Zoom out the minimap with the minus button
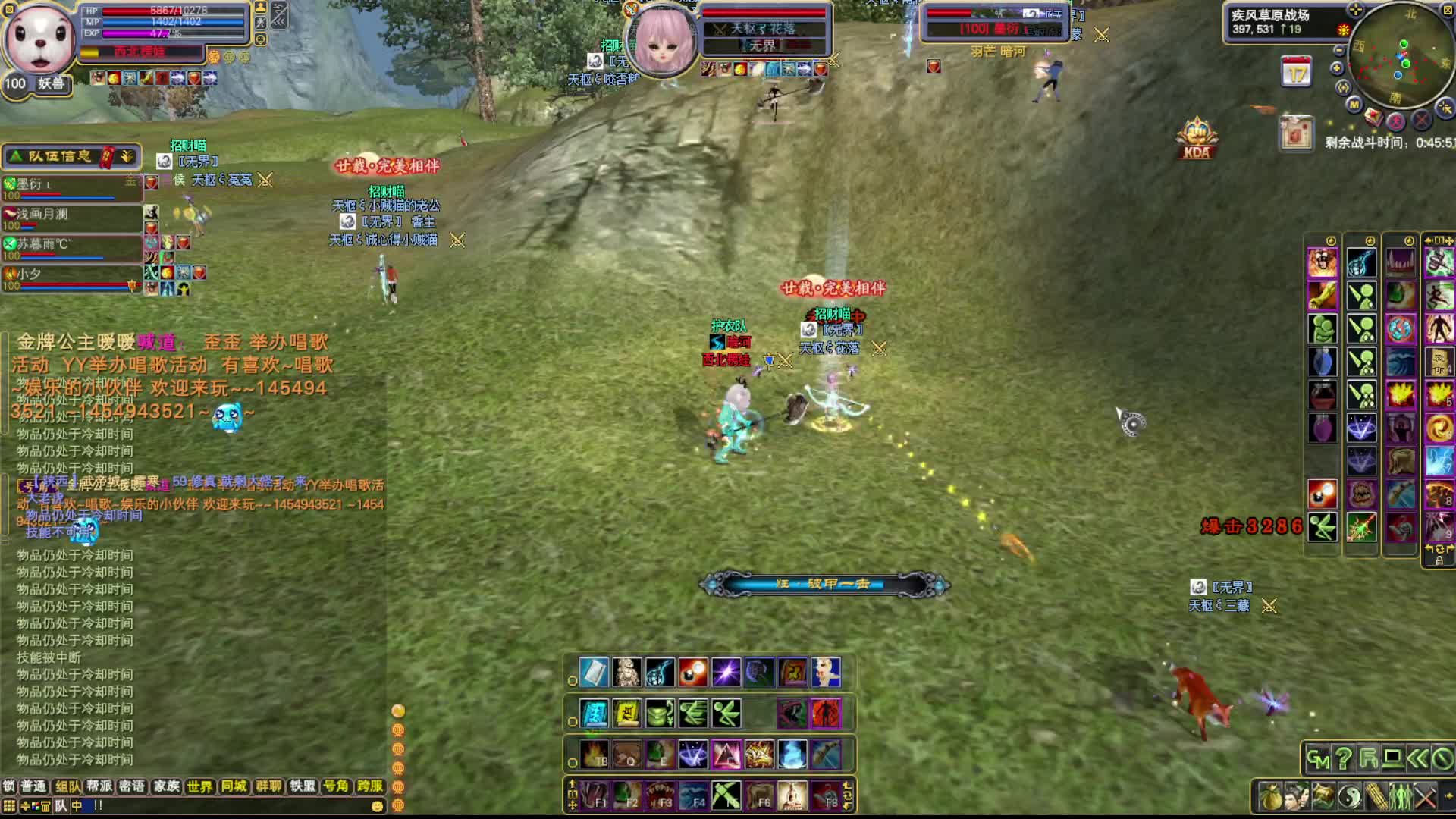 [x=1339, y=50]
